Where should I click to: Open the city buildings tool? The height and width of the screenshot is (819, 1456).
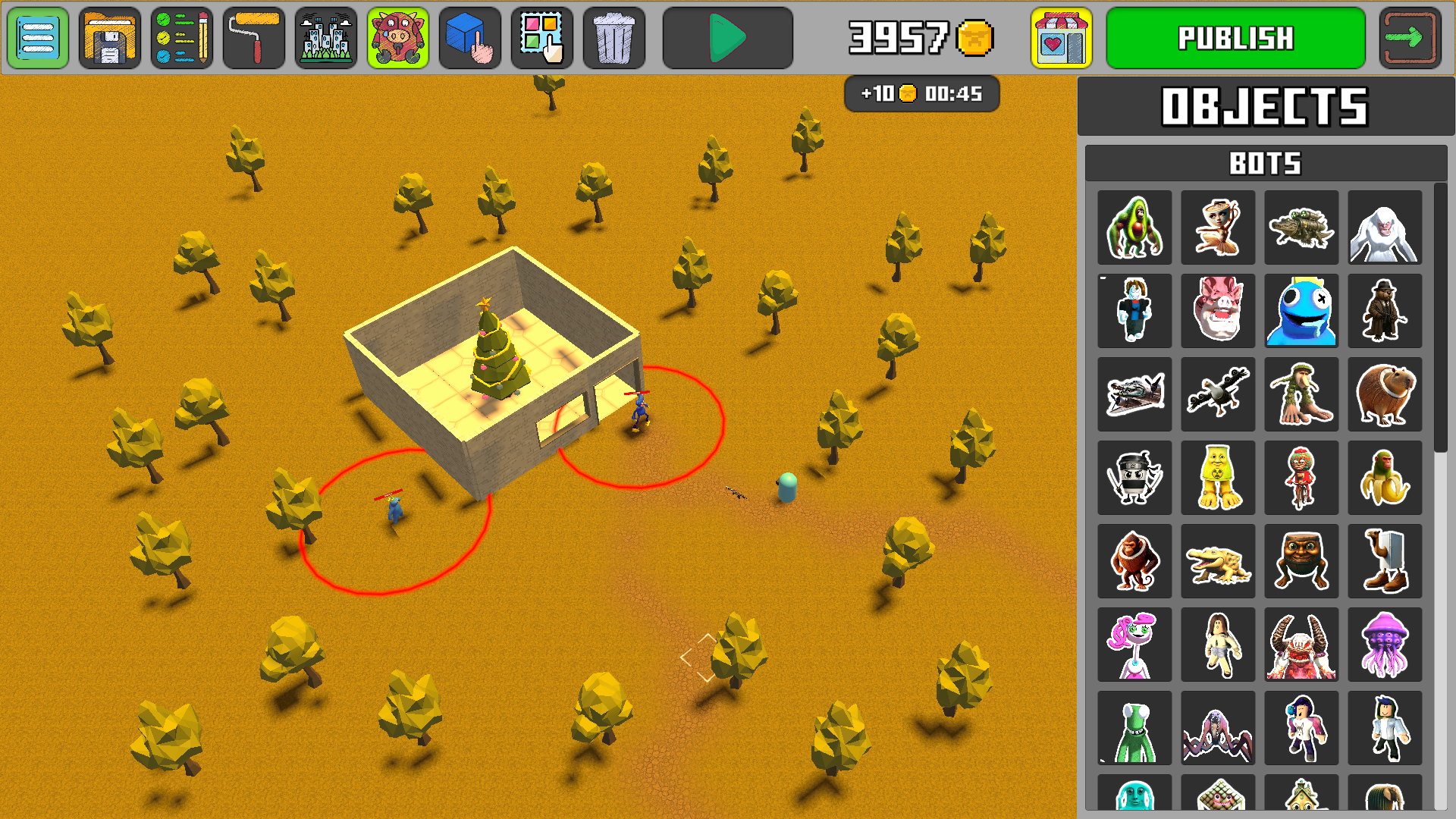[x=325, y=37]
